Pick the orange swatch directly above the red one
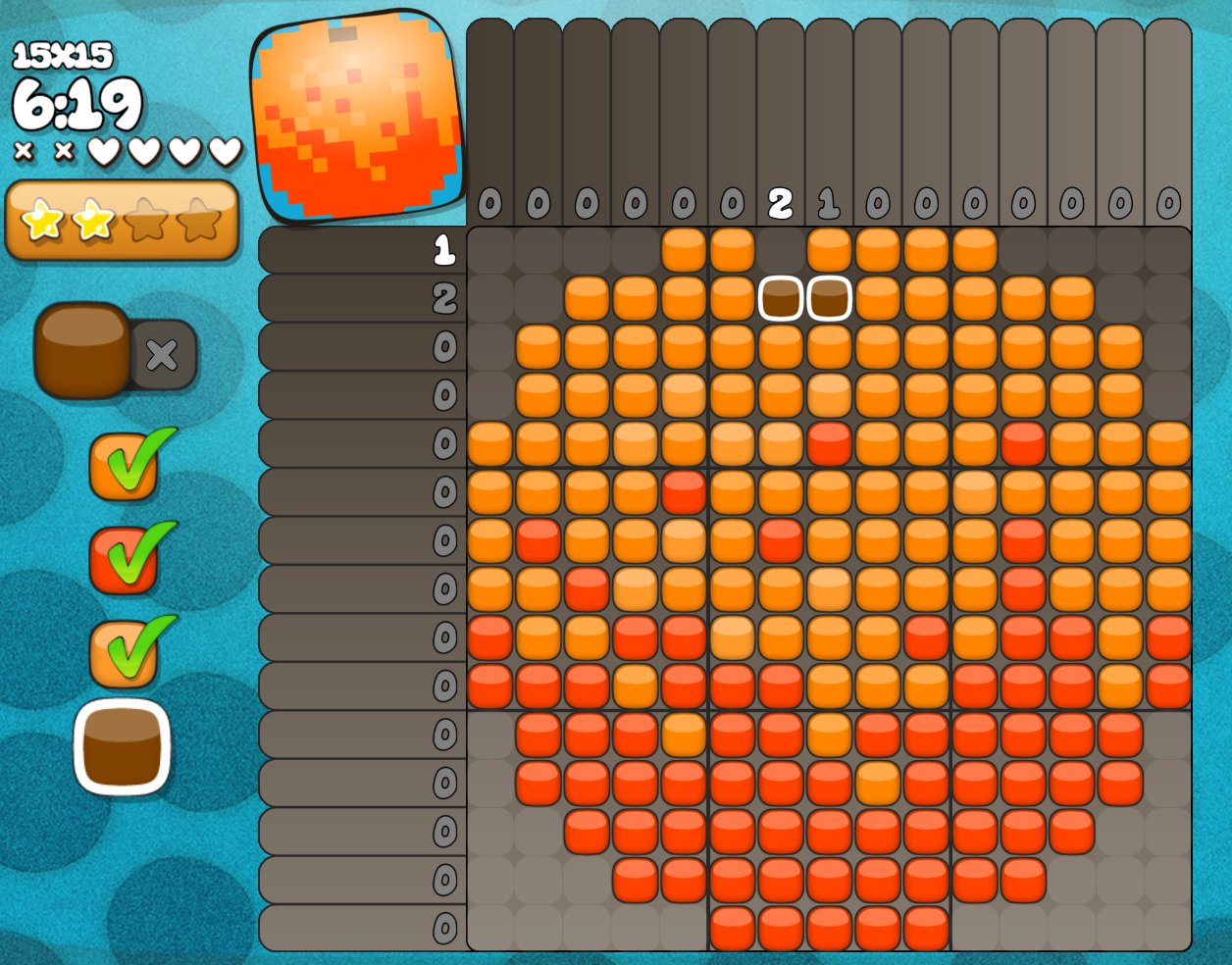The width and height of the screenshot is (1232, 965). pyautogui.click(x=124, y=467)
